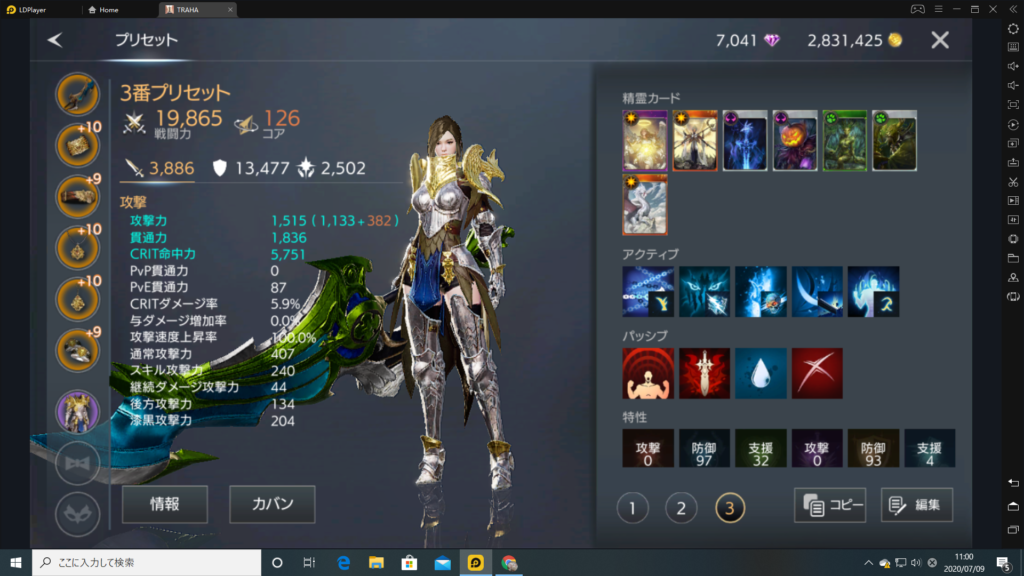Select preset number 2
The height and width of the screenshot is (576, 1024).
[681, 508]
